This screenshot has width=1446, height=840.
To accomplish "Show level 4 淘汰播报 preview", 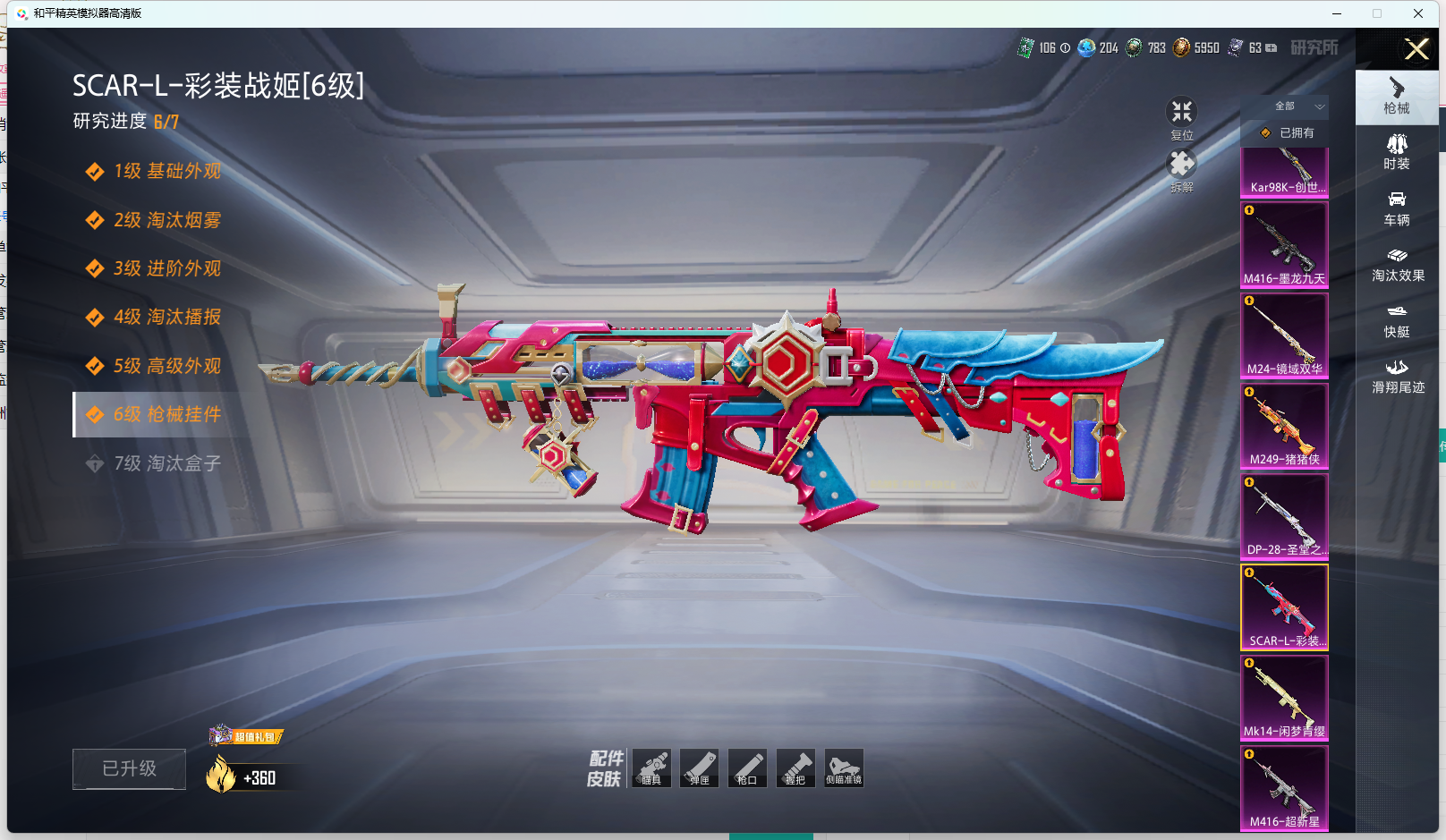I will point(166,317).
